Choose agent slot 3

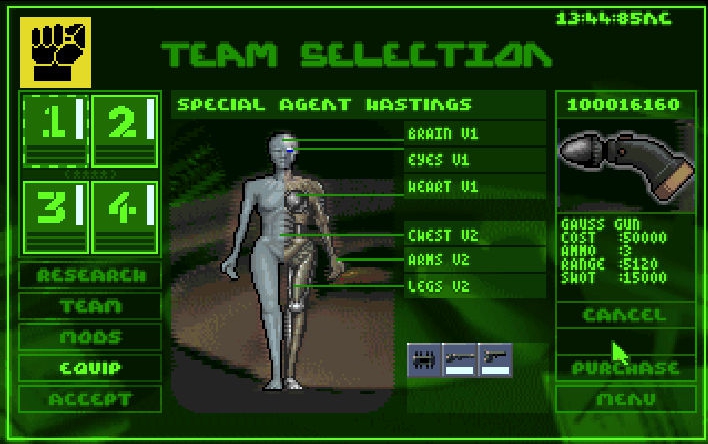[x=55, y=216]
